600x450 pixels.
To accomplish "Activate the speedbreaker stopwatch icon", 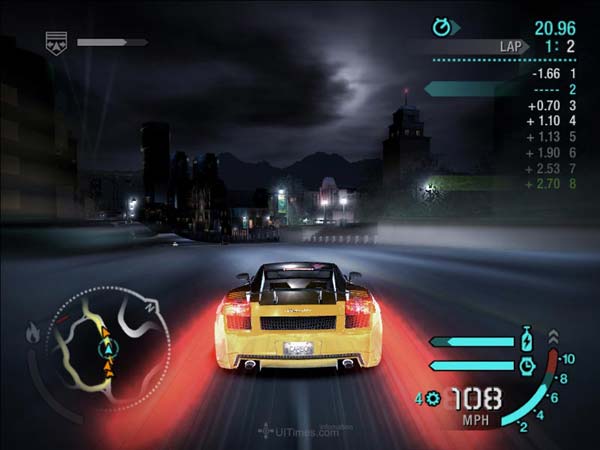I will tap(527, 365).
